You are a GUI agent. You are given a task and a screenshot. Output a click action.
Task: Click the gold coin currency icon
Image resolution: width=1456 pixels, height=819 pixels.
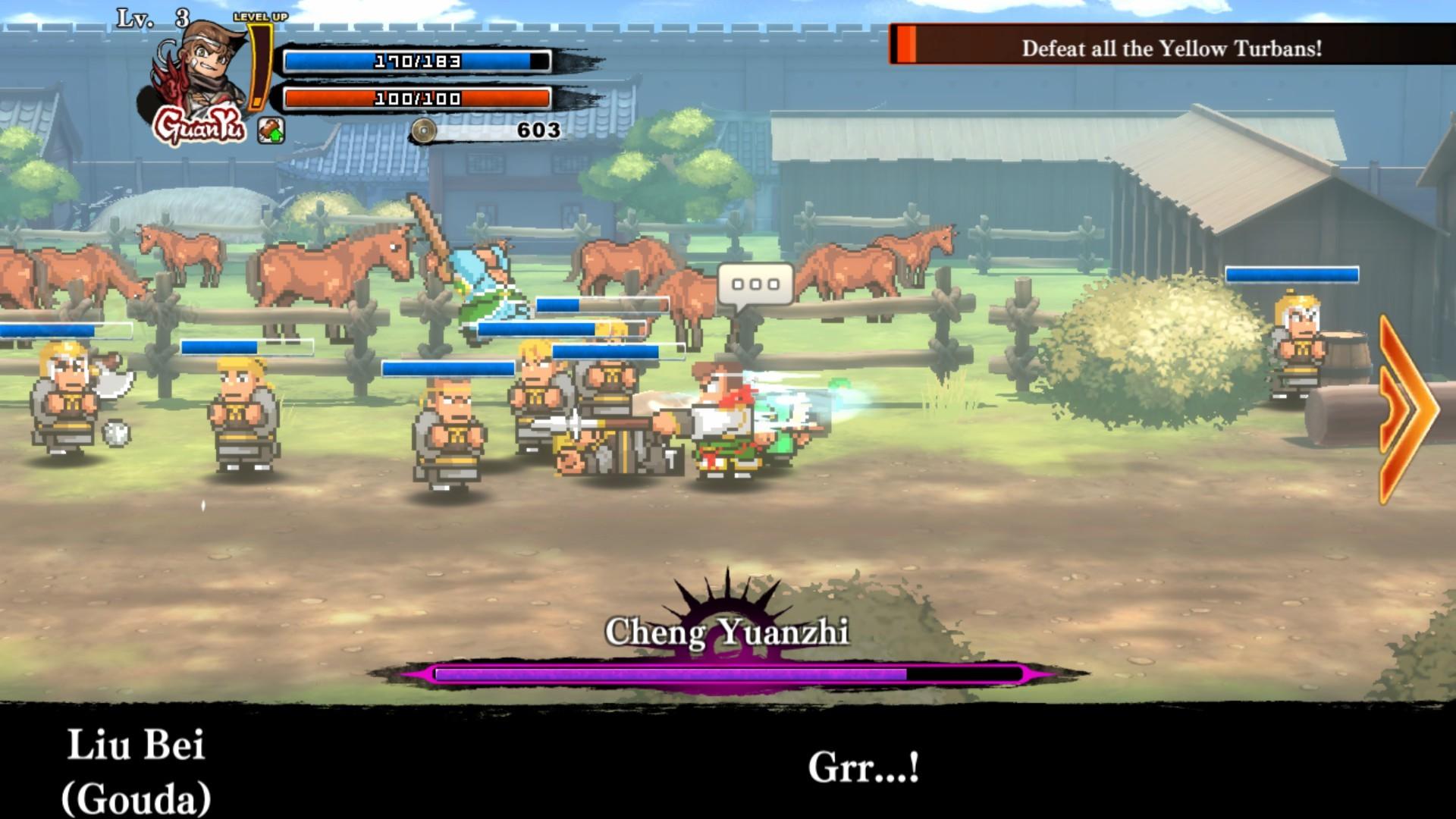pyautogui.click(x=423, y=129)
